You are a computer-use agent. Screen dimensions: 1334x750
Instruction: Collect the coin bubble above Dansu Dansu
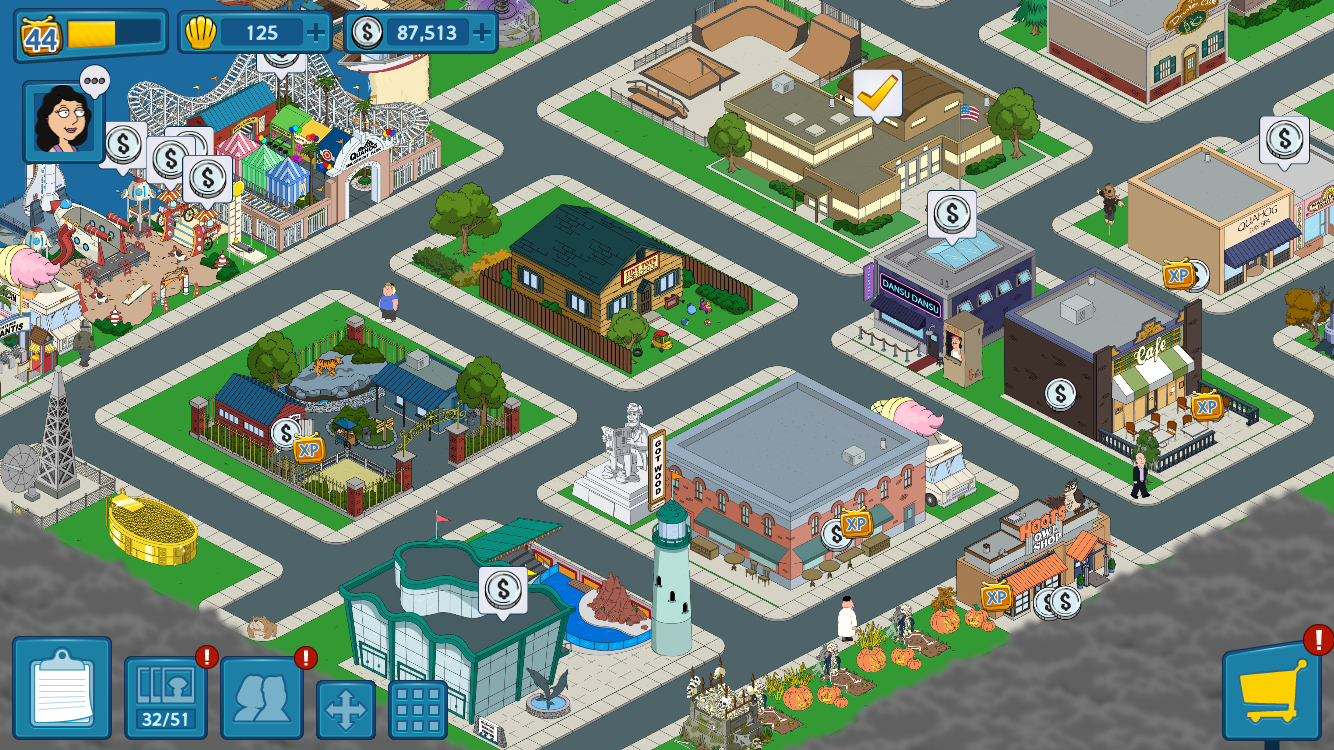952,214
